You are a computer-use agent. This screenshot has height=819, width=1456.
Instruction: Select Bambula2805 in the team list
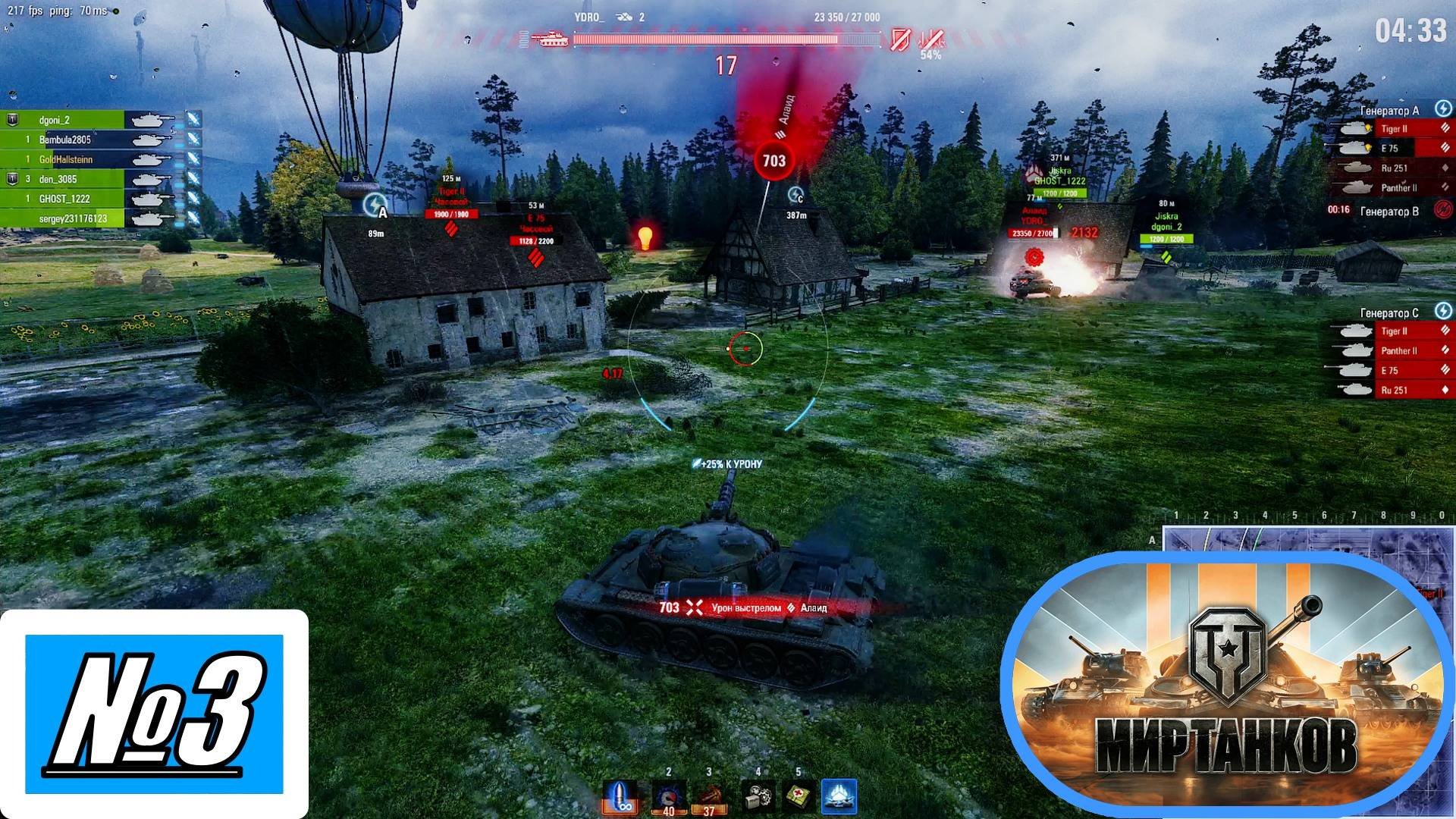(x=64, y=140)
